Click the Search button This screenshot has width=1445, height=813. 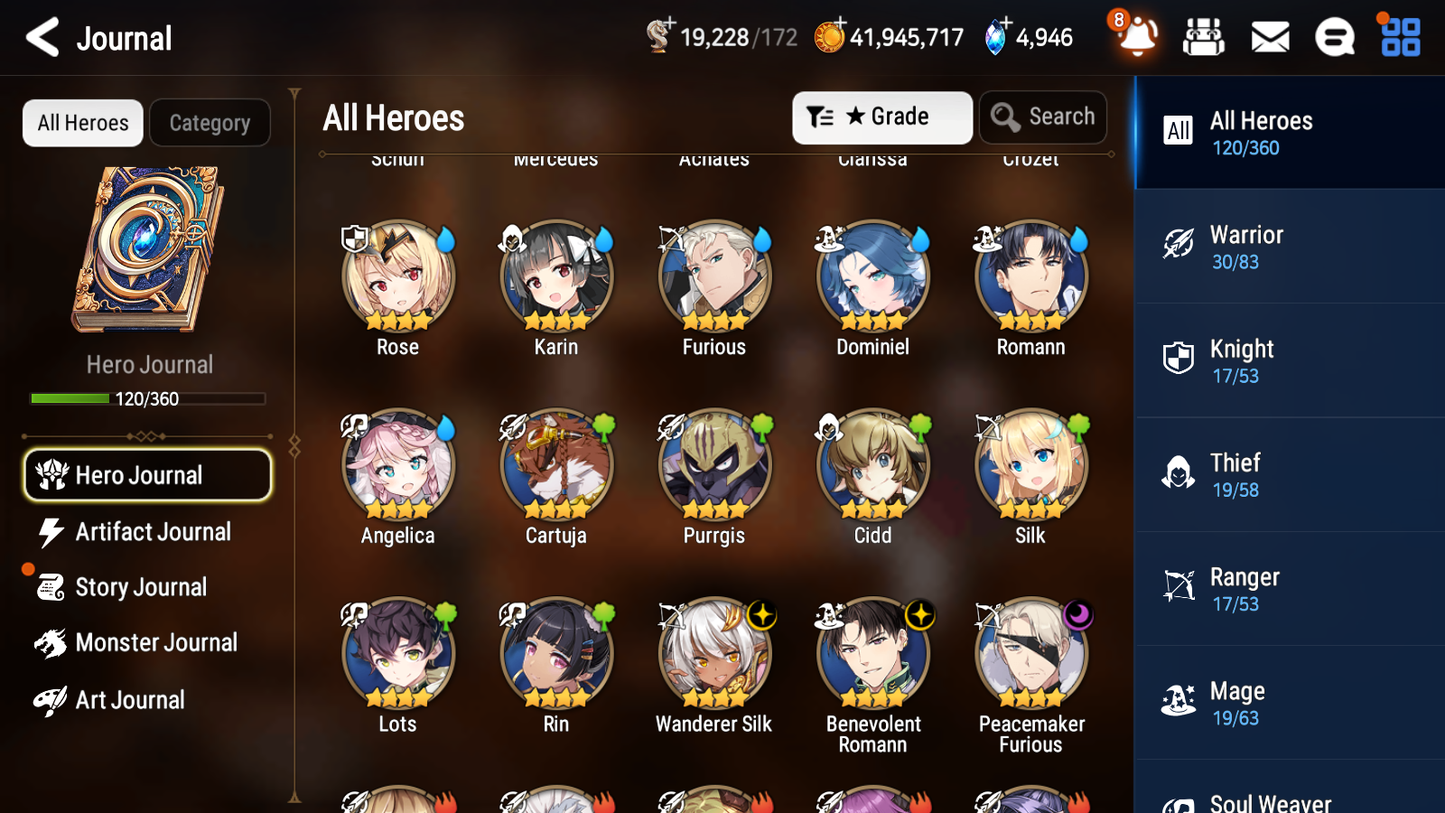coord(1043,117)
